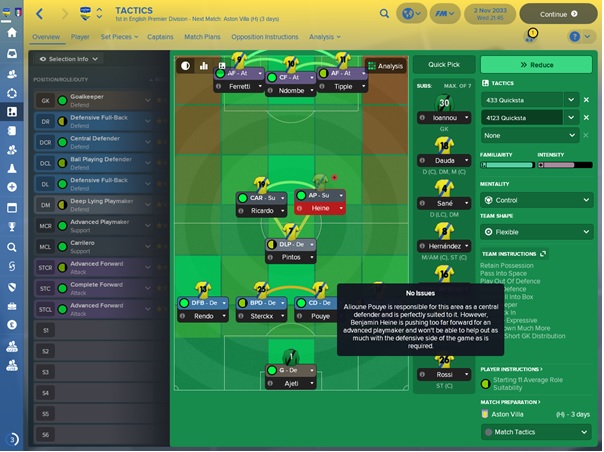View Opposition Instructions tab
Screen dimensions: 604x452
coord(263,37)
